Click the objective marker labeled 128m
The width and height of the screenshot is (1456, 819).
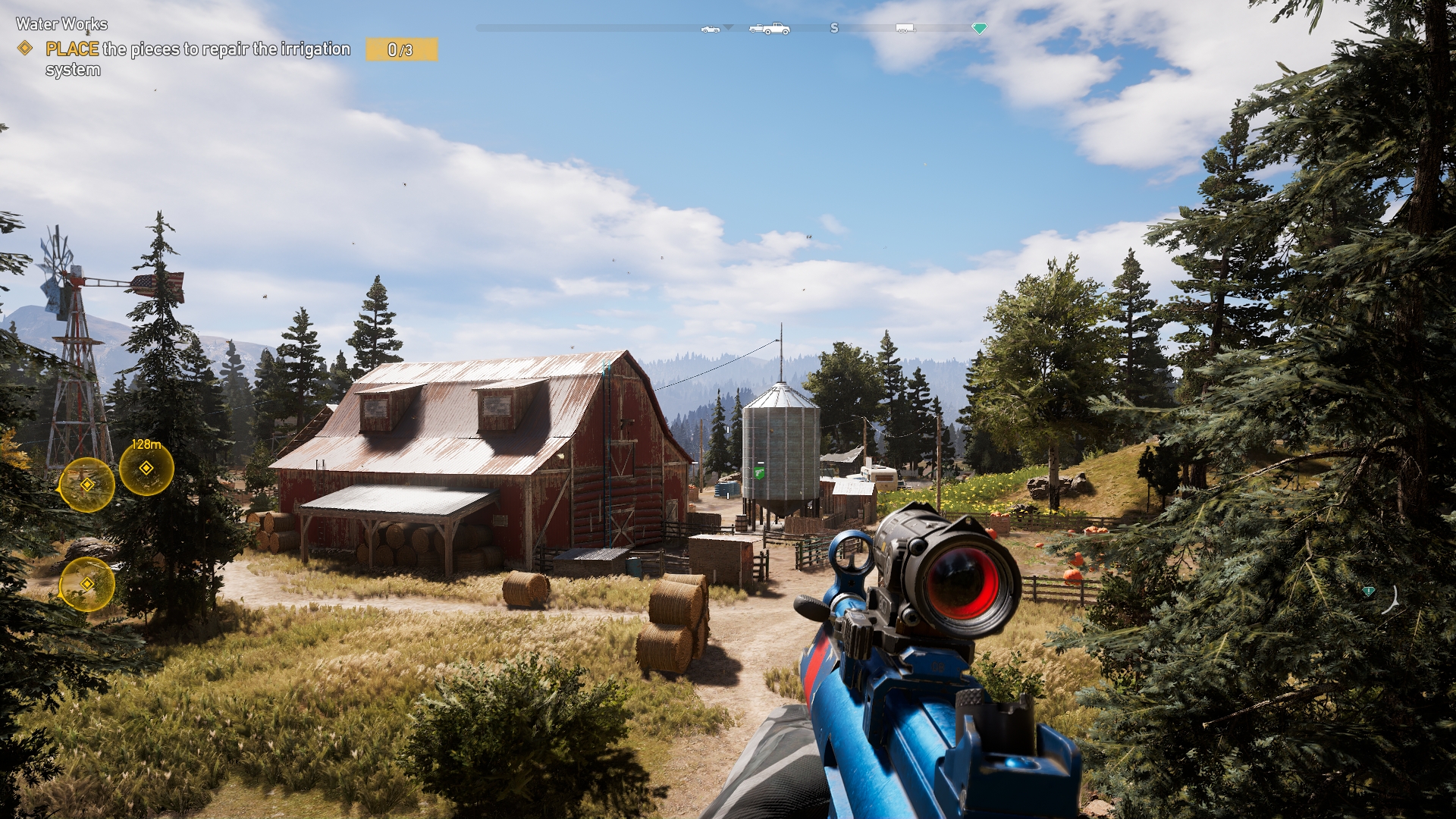pos(146,468)
